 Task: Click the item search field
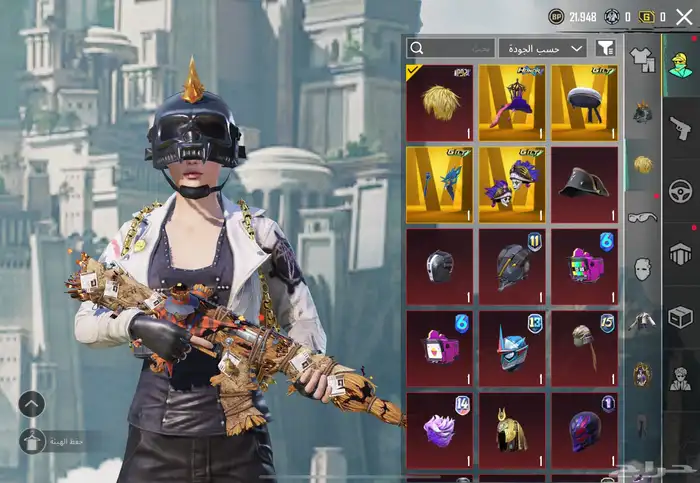coord(451,48)
